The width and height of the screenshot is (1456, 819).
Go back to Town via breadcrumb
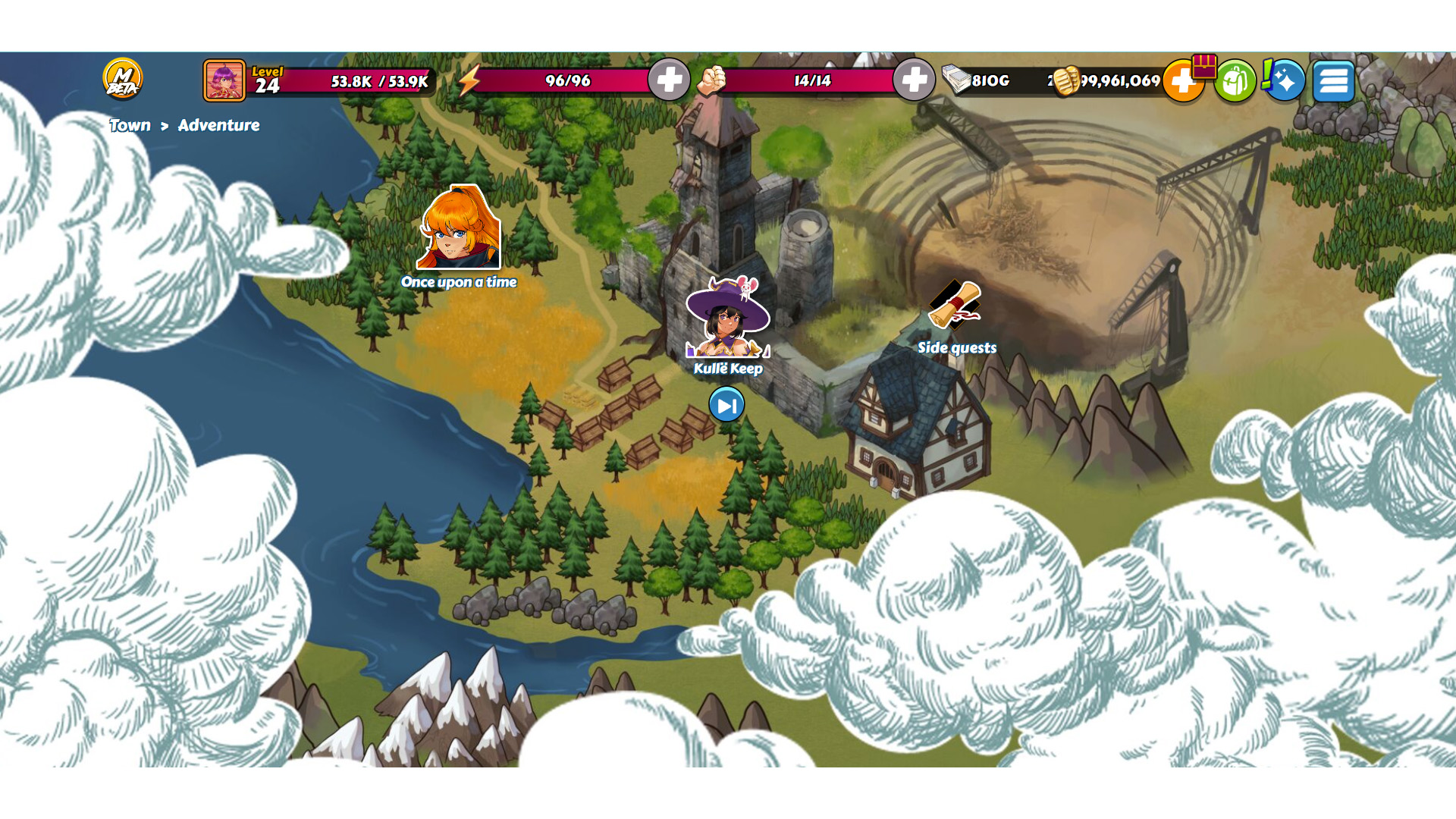coord(130,125)
